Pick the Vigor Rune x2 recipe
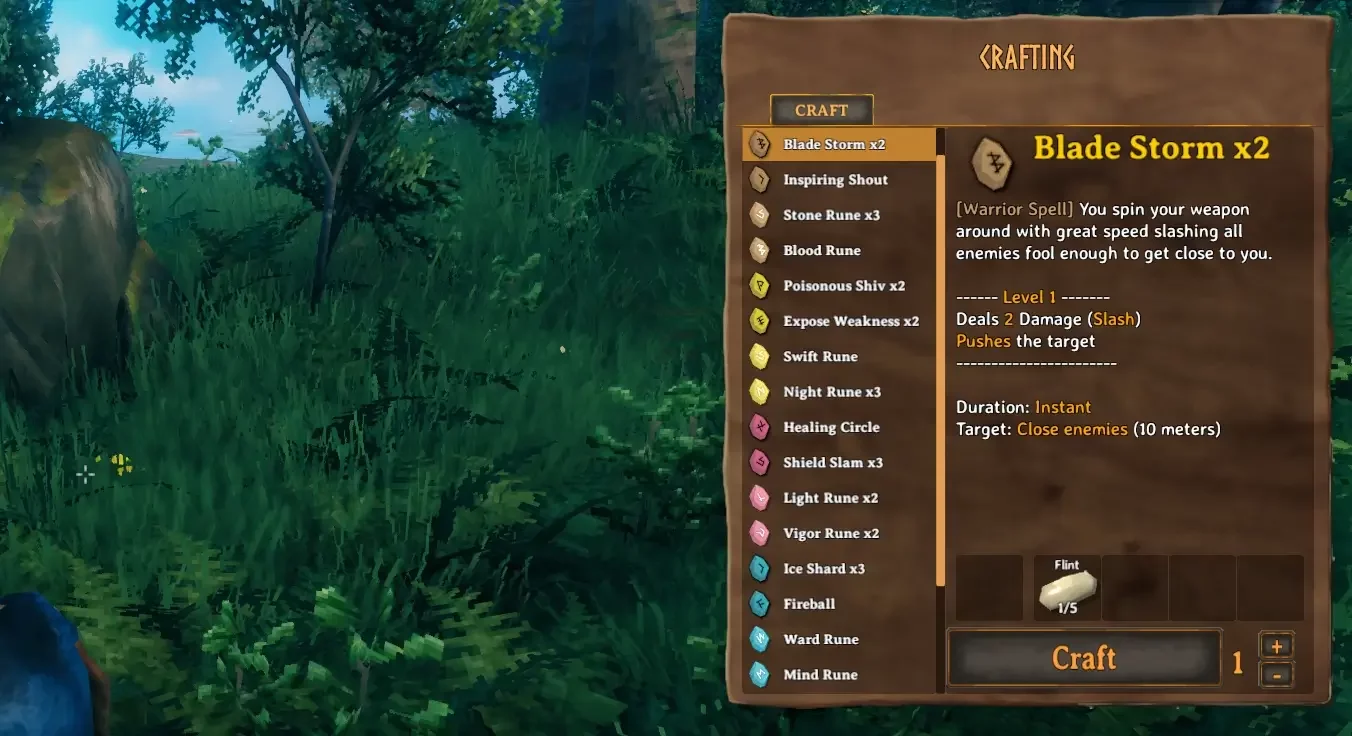Screen dimensions: 1352x736 coord(831,533)
